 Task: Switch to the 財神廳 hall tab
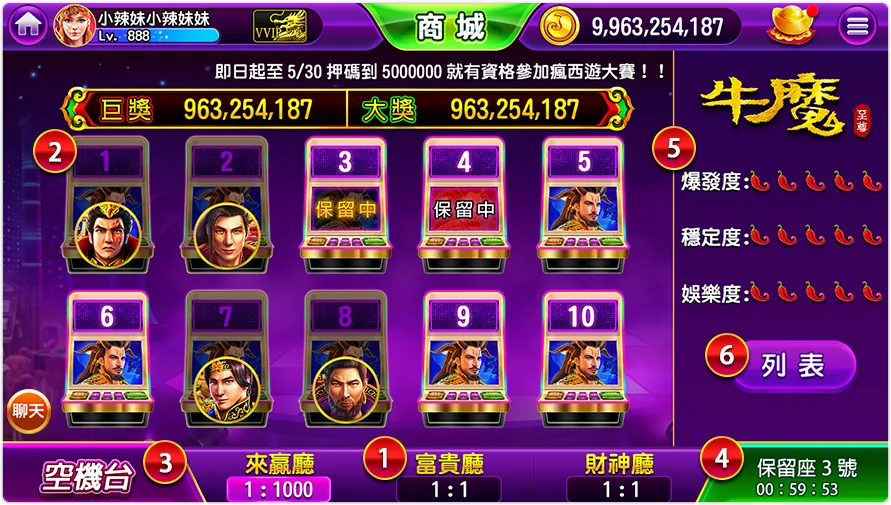coord(620,476)
